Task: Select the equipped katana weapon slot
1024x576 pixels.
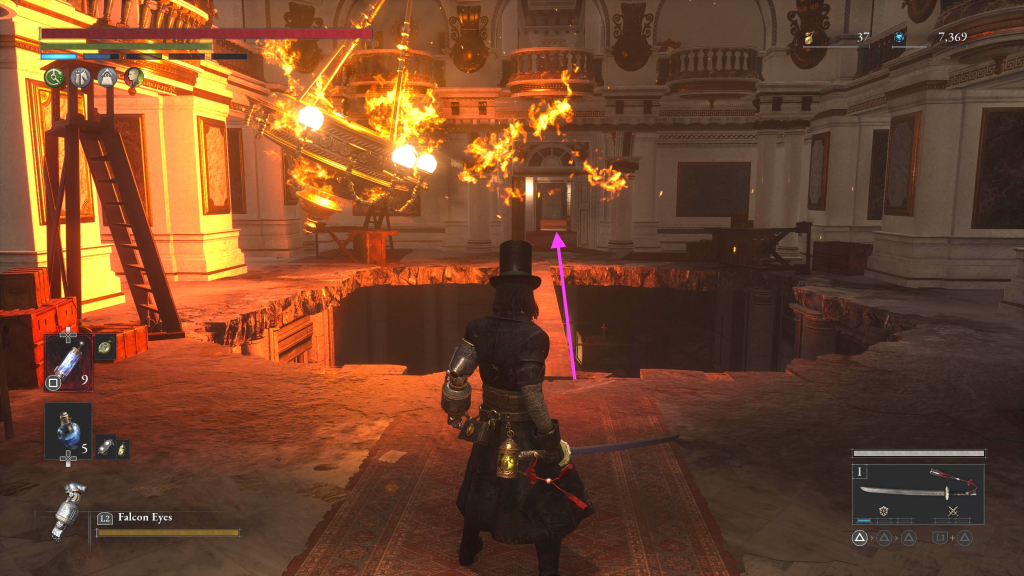Action: coord(918,493)
